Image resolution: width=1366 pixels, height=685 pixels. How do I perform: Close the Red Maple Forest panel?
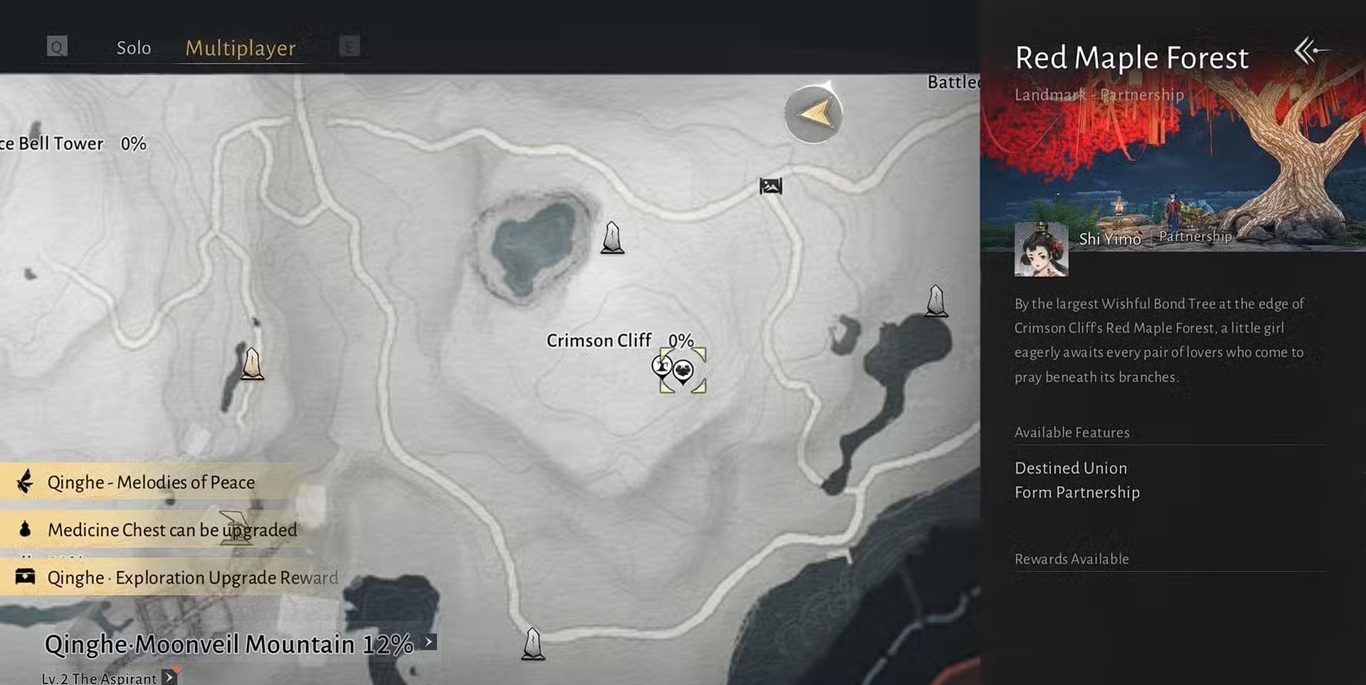click(x=1311, y=51)
